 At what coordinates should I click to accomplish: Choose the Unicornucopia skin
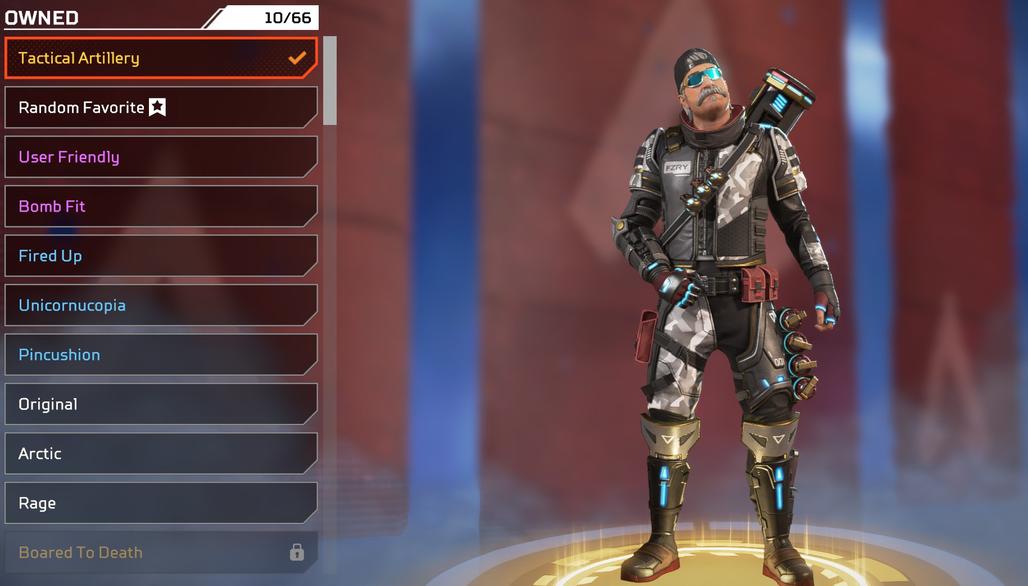click(160, 305)
